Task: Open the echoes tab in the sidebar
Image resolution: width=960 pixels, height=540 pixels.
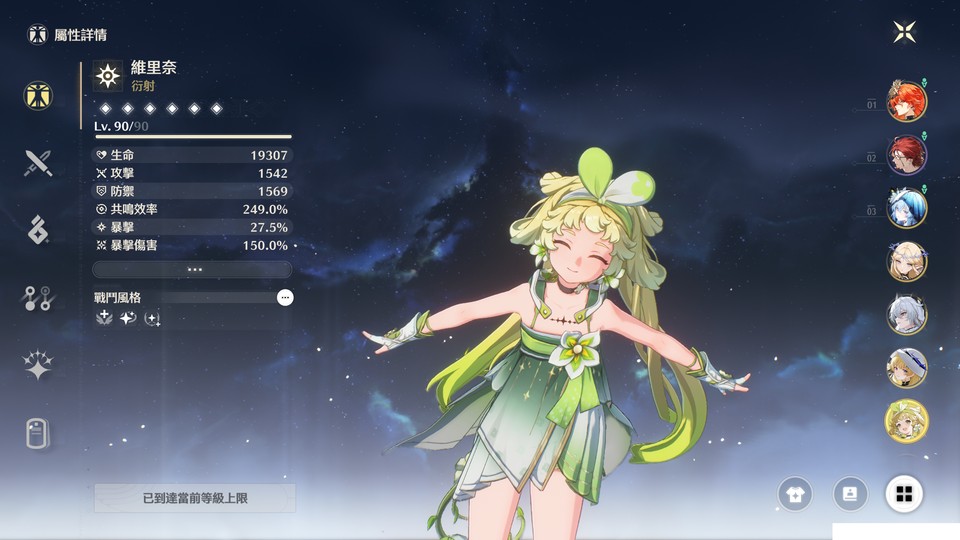Action: pyautogui.click(x=39, y=229)
